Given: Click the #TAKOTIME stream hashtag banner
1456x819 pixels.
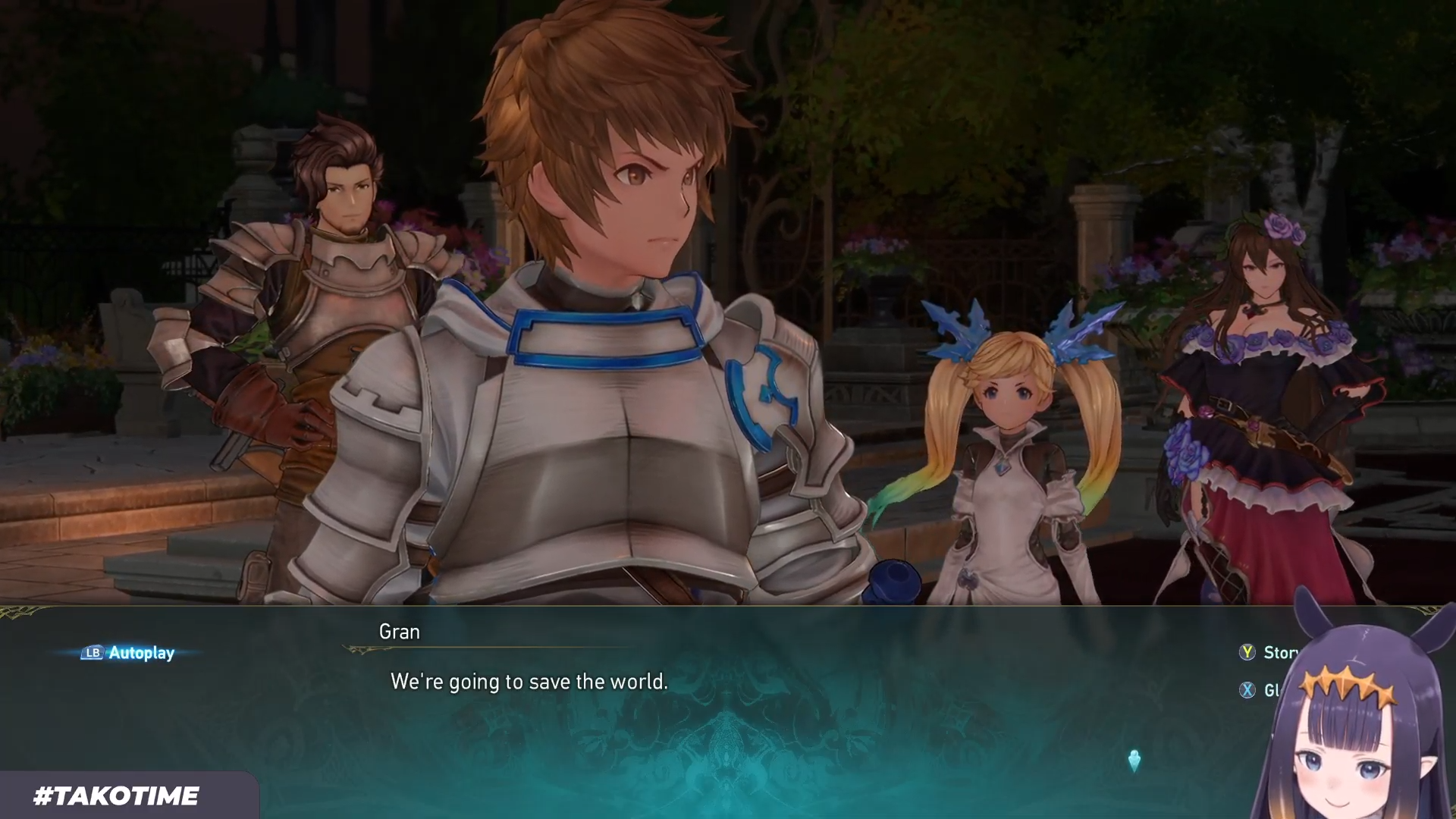Looking at the screenshot, I should [117, 795].
